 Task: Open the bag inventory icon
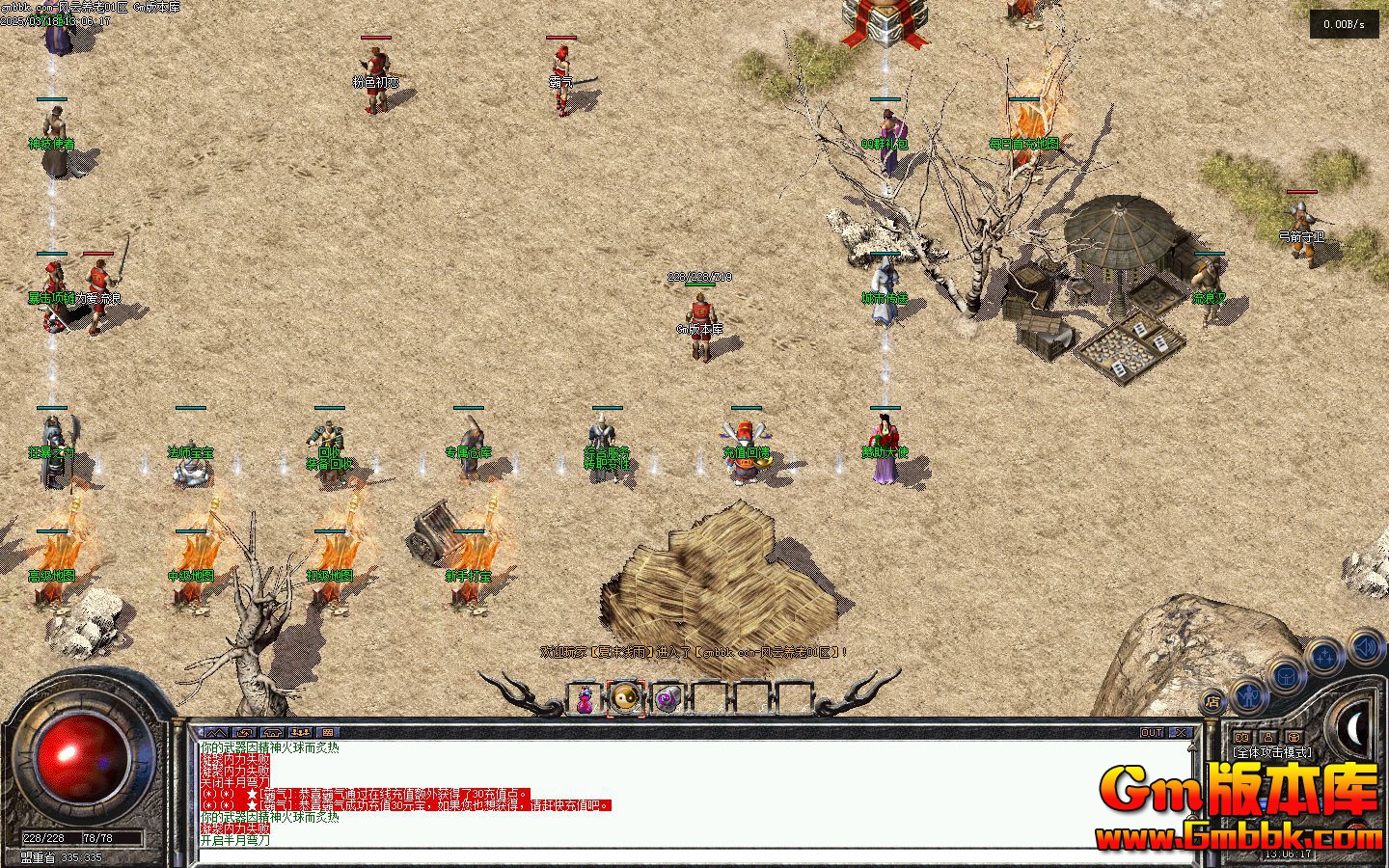coord(1287,675)
